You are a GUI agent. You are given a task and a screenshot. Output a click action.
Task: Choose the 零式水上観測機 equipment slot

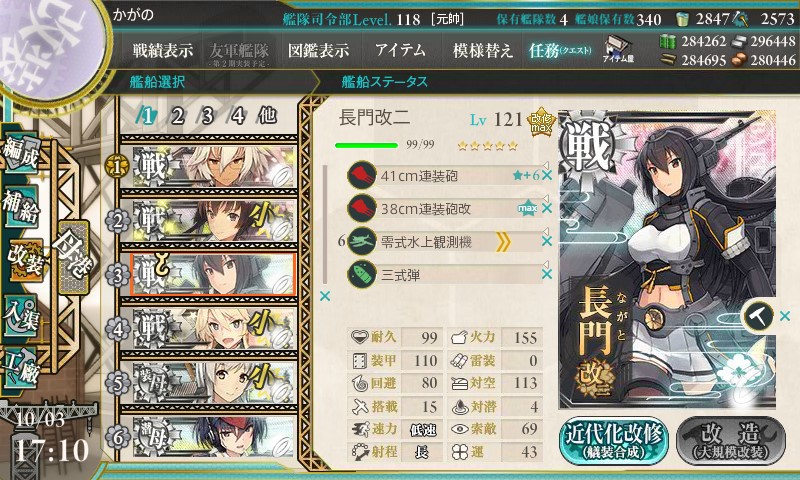point(440,241)
